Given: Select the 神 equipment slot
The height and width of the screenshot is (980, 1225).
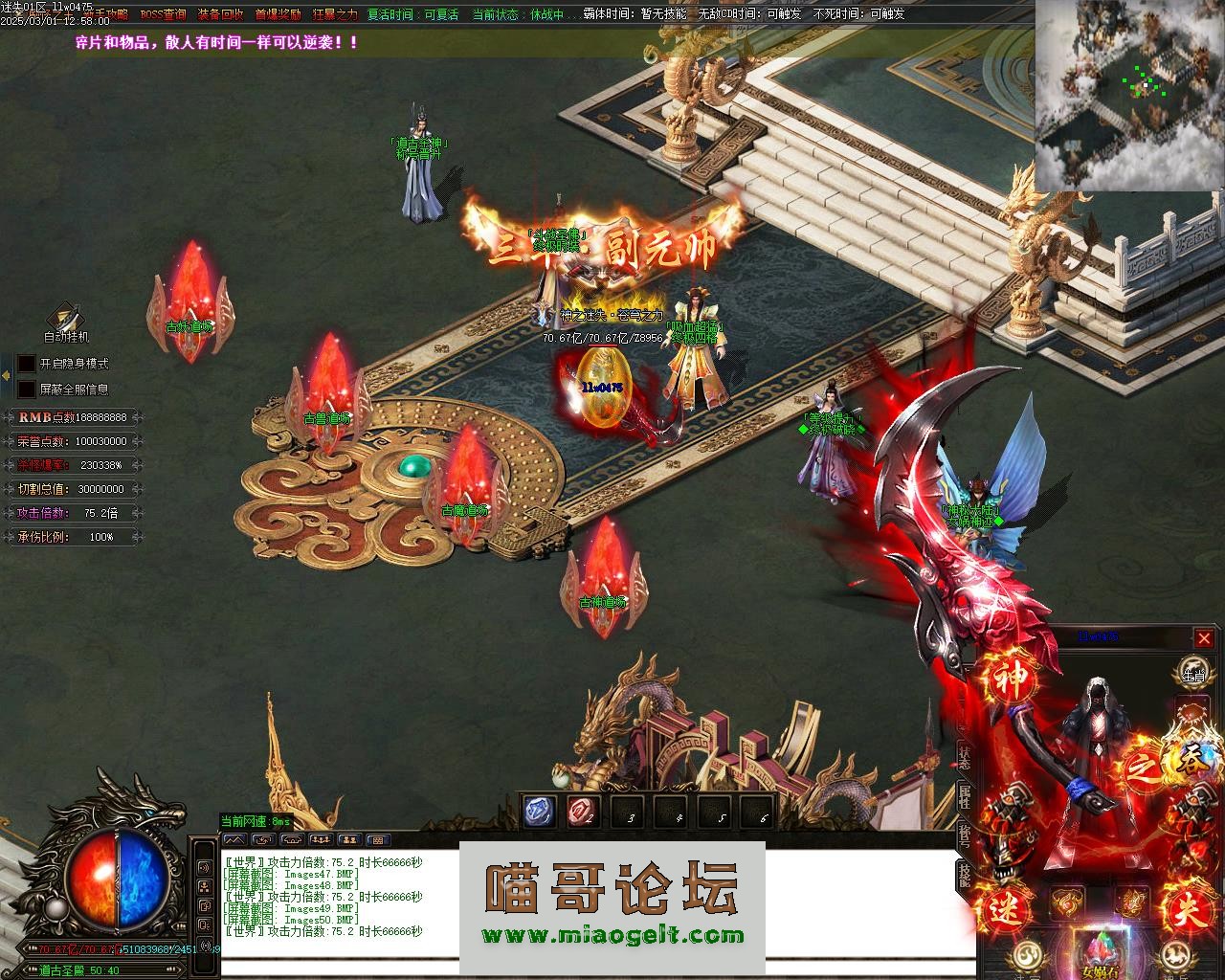Looking at the screenshot, I should coord(1013,678).
